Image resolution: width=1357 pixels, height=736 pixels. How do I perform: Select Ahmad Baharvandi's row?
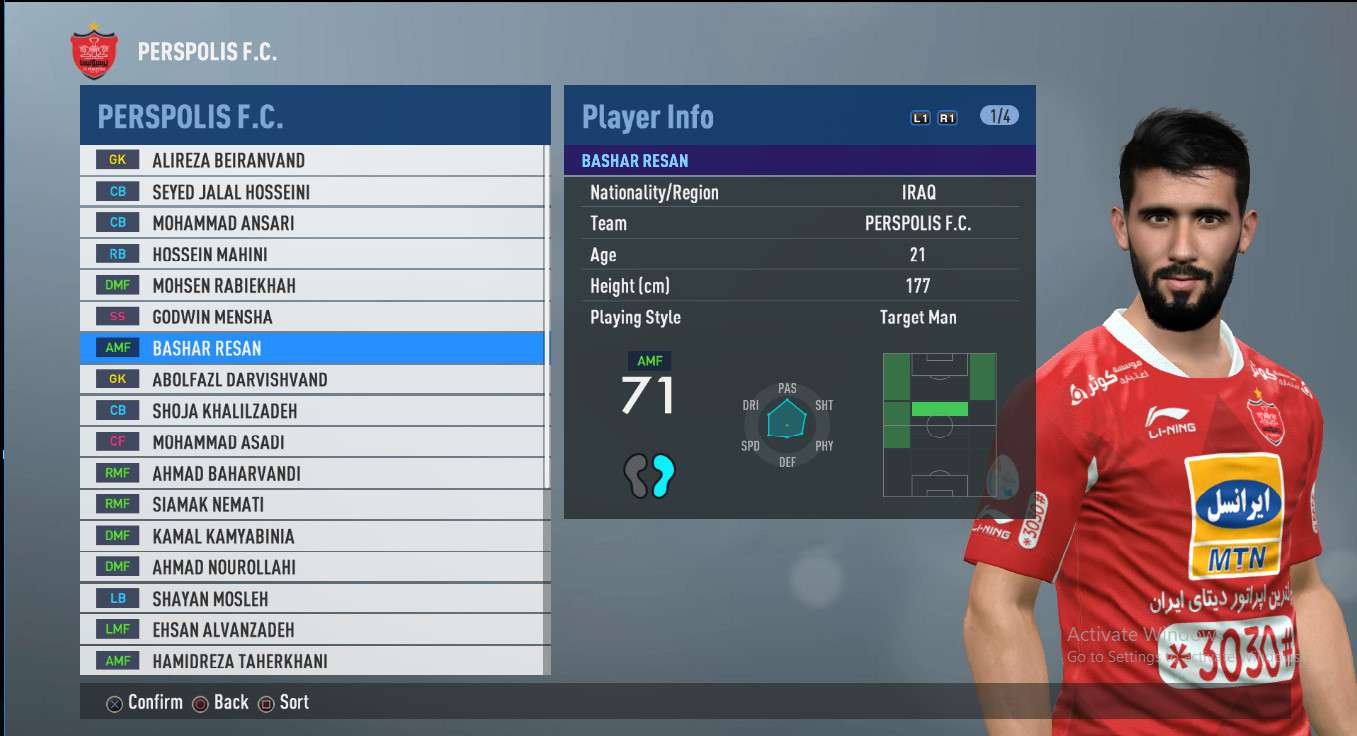point(226,474)
